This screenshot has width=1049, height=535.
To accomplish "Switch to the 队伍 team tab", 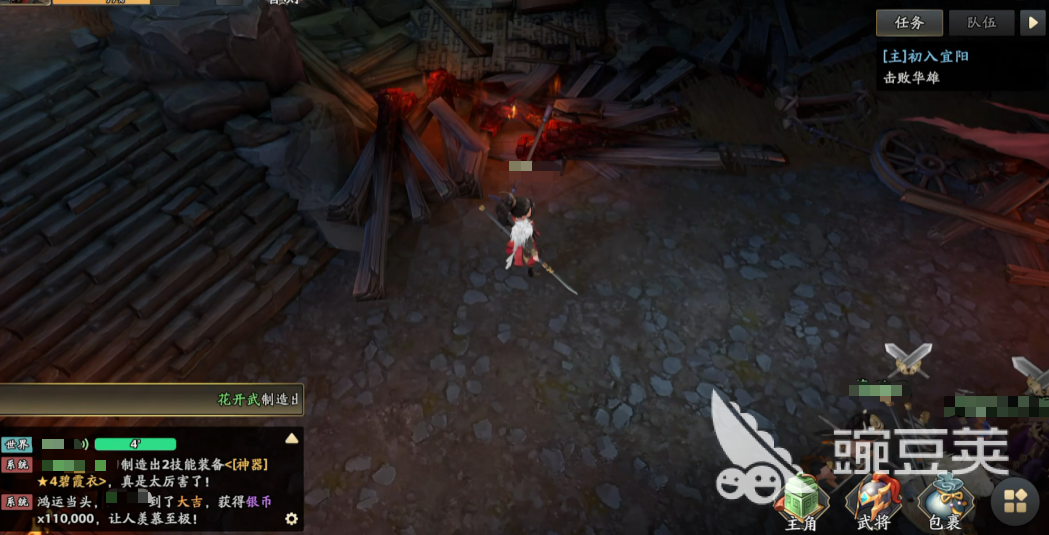I will pos(981,23).
